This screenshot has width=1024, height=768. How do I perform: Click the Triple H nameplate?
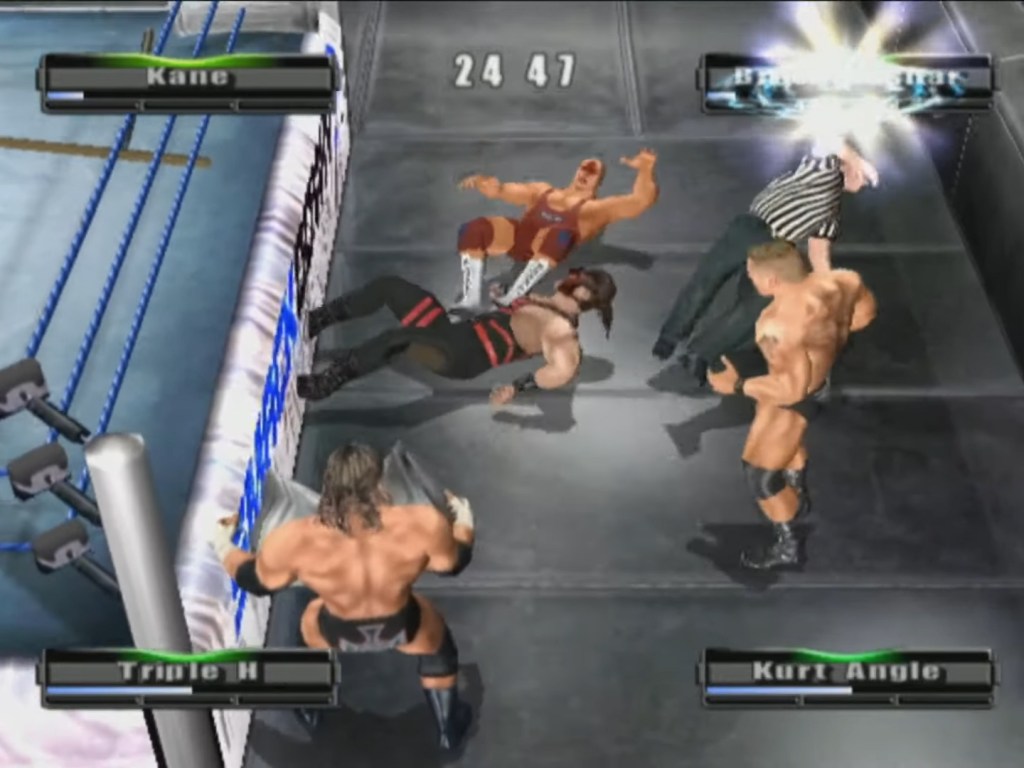[187, 676]
